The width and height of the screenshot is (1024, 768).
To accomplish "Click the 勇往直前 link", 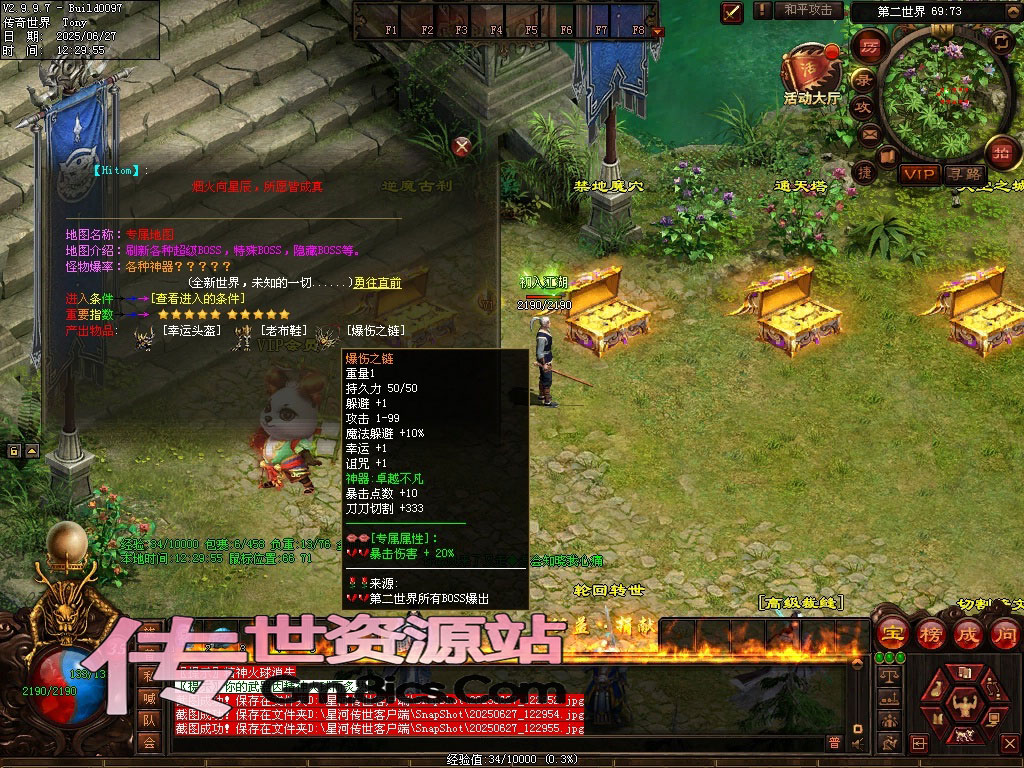I will pyautogui.click(x=378, y=283).
